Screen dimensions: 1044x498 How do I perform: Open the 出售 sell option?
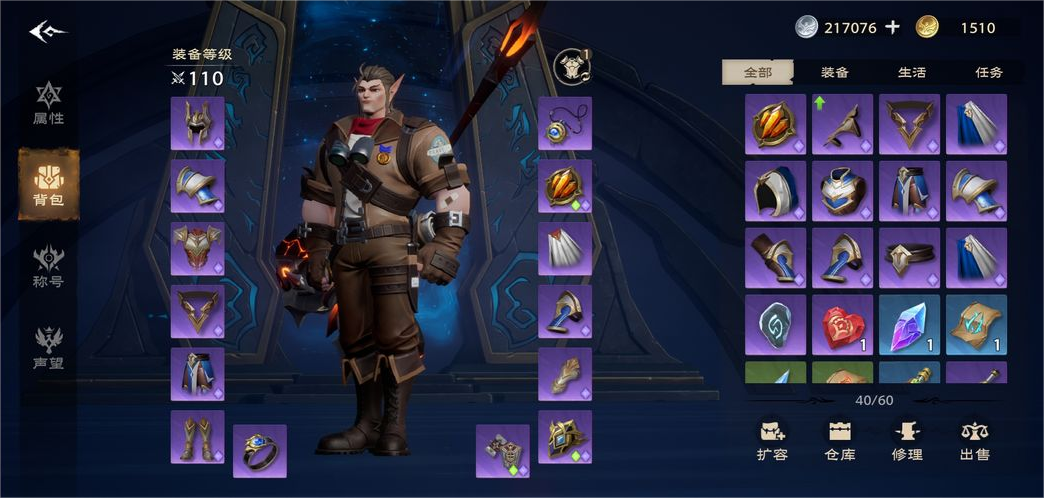[974, 440]
